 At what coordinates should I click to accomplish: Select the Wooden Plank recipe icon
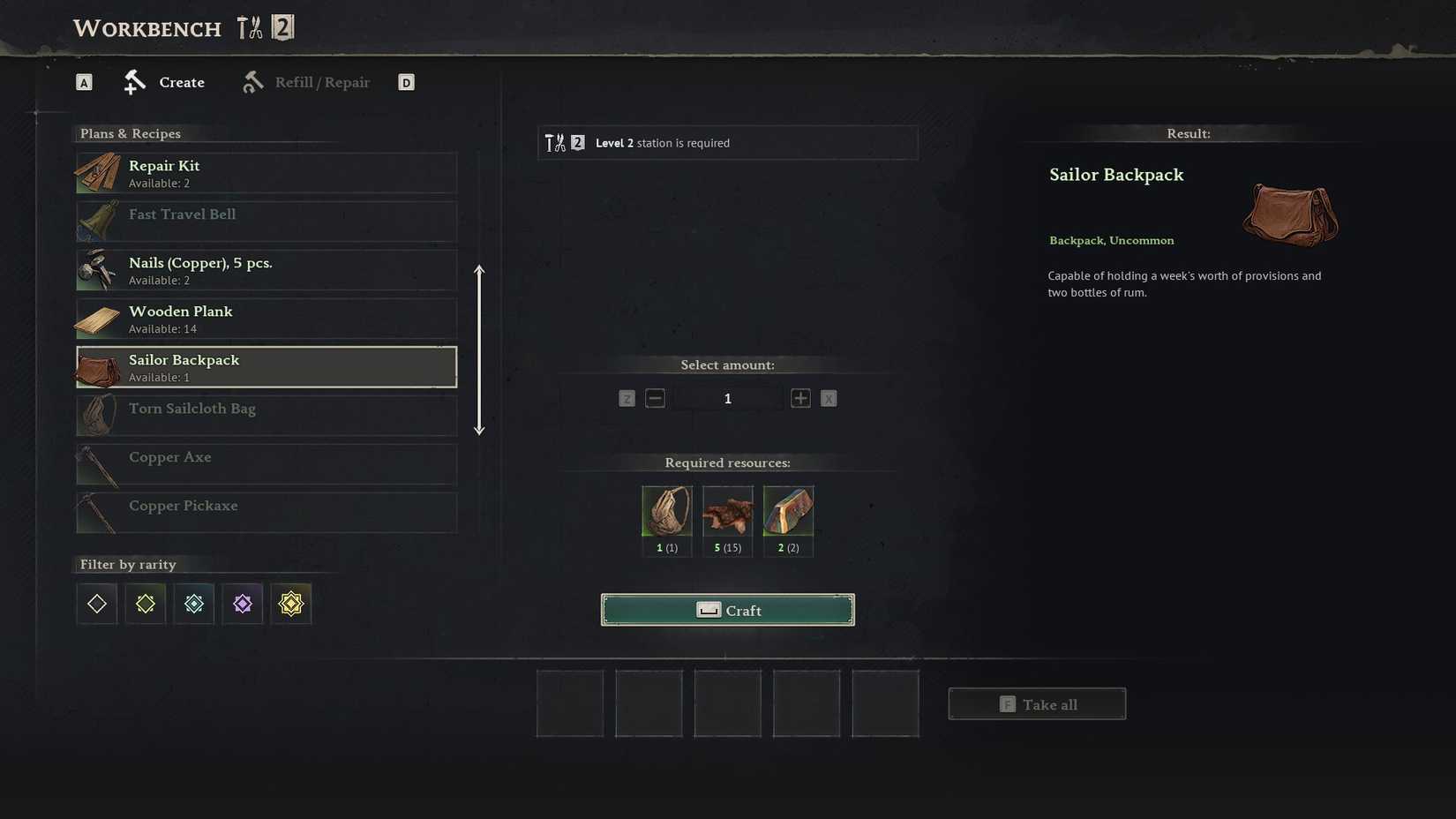pos(97,319)
